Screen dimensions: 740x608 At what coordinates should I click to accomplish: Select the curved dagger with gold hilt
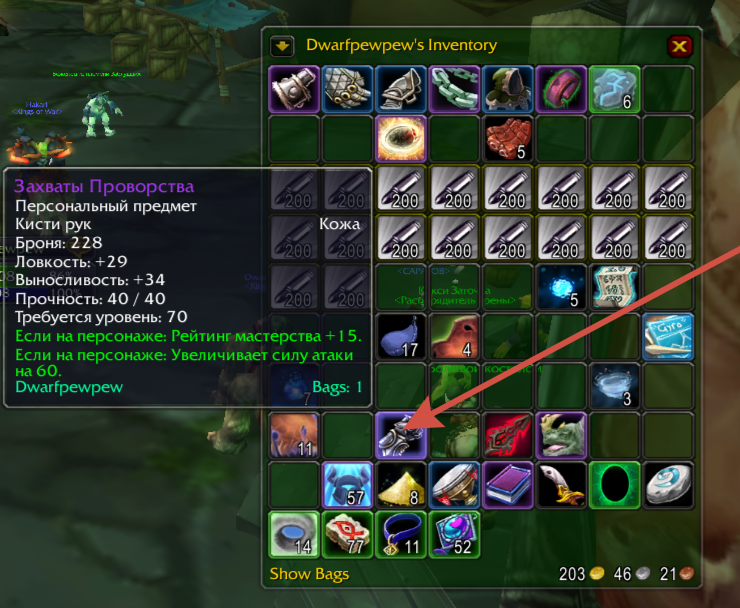(561, 485)
